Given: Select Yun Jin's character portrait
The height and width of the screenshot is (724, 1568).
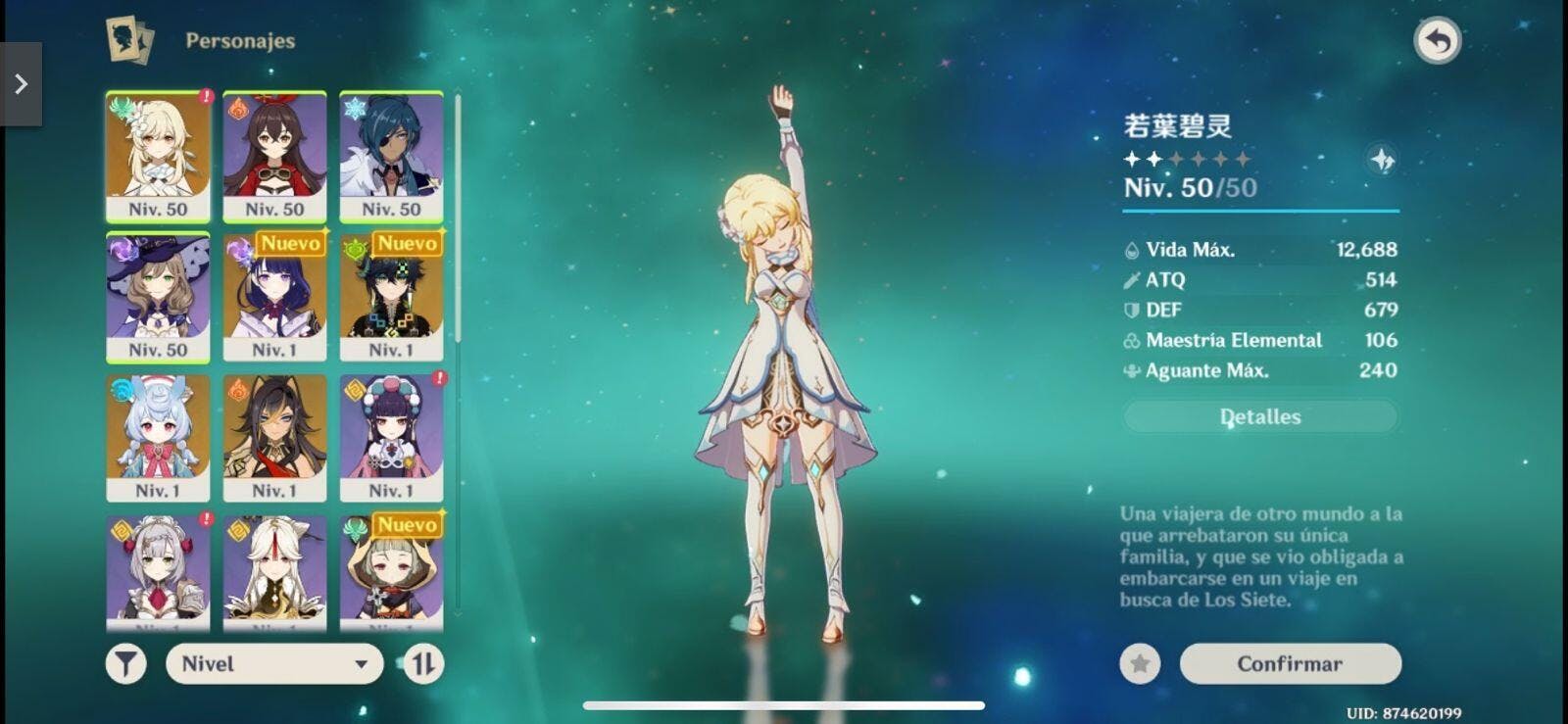Looking at the screenshot, I should [391, 438].
